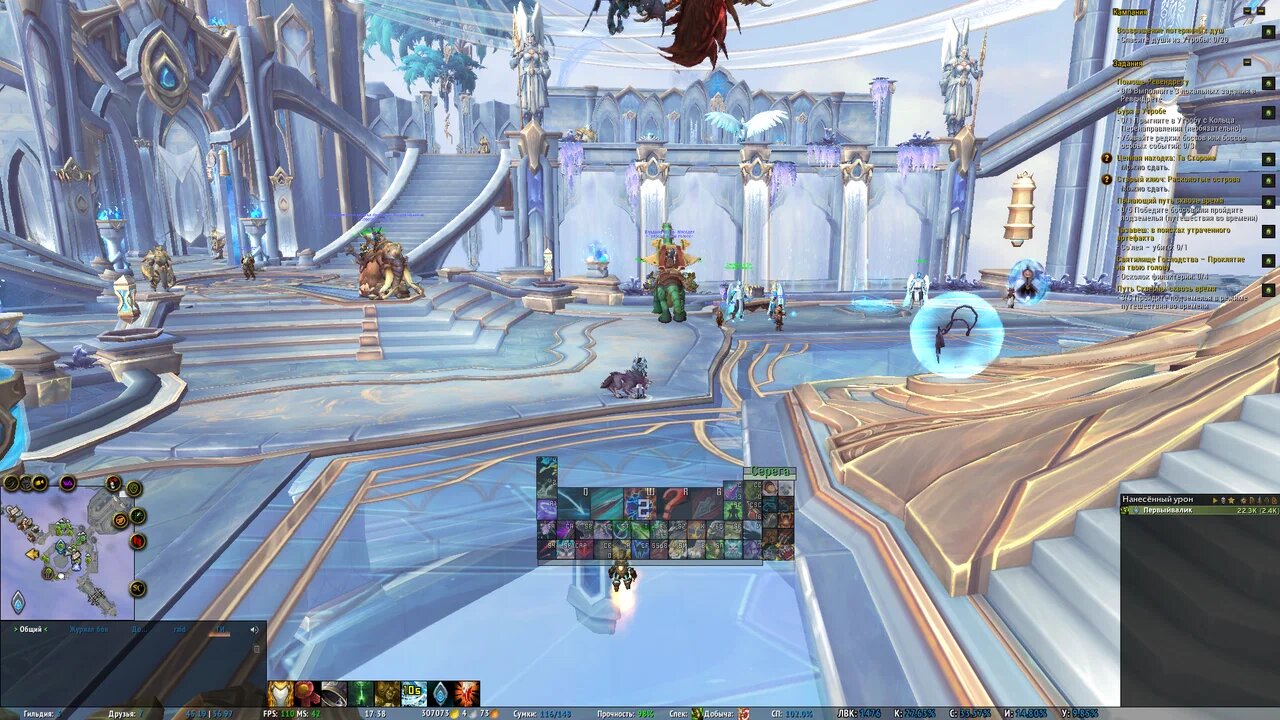Screen dimensions: 1280x720
Task: Open the covenant sanctum button on minimap
Action: coord(18,602)
